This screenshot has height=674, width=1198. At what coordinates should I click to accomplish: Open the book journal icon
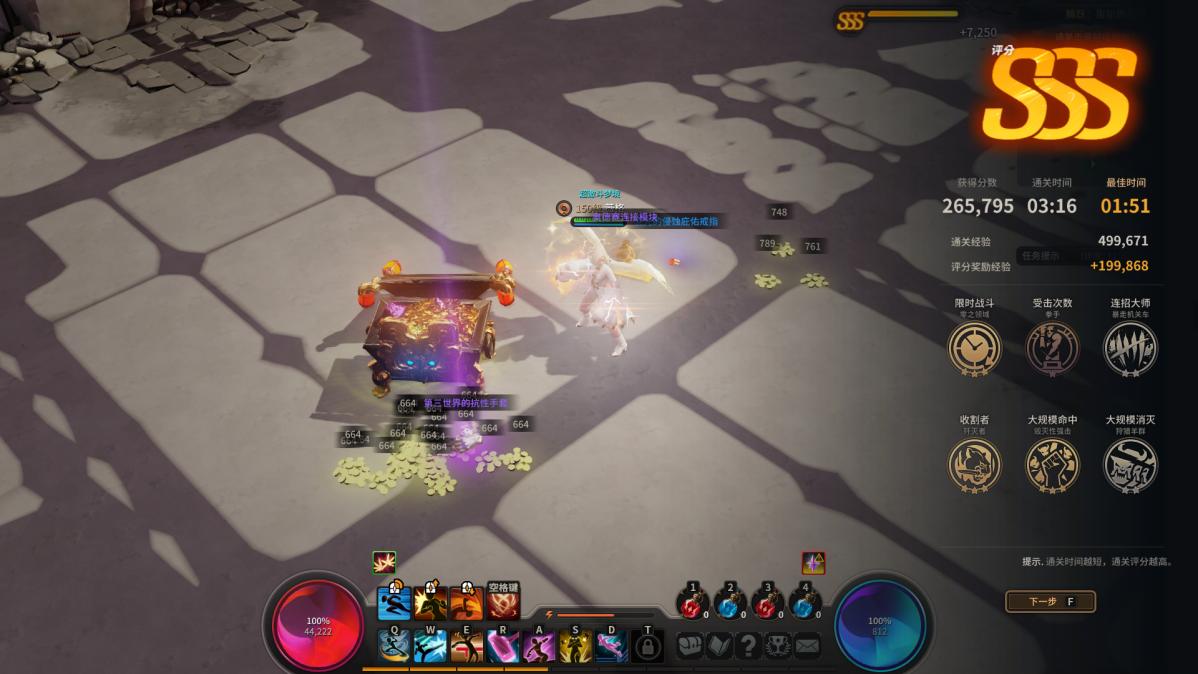719,645
